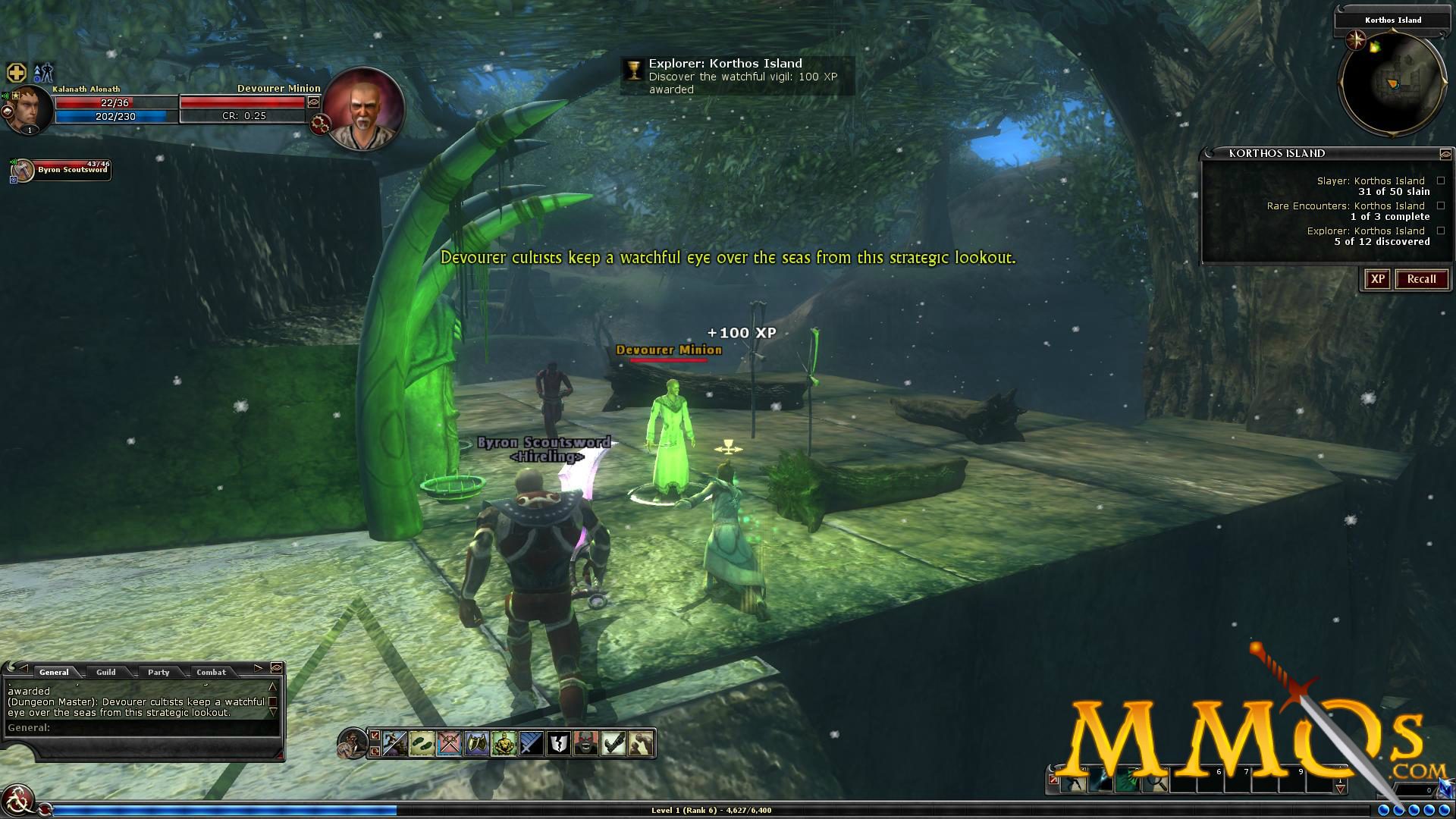
Task: Activate the twin shields defensive command
Action: coord(476,743)
